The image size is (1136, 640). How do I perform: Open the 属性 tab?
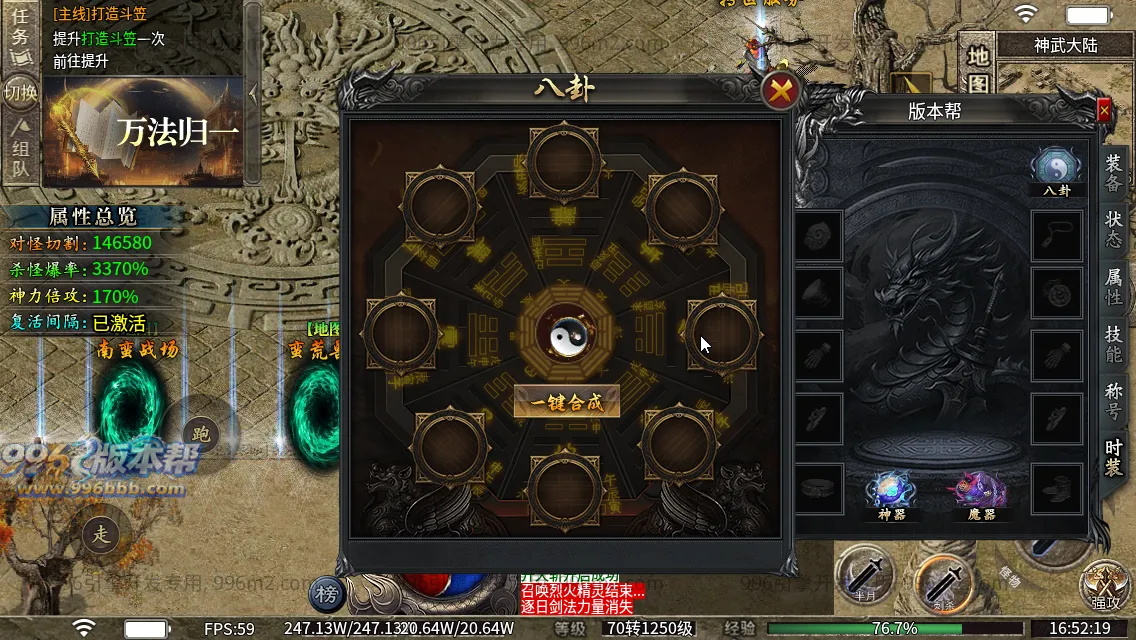[x=1113, y=286]
